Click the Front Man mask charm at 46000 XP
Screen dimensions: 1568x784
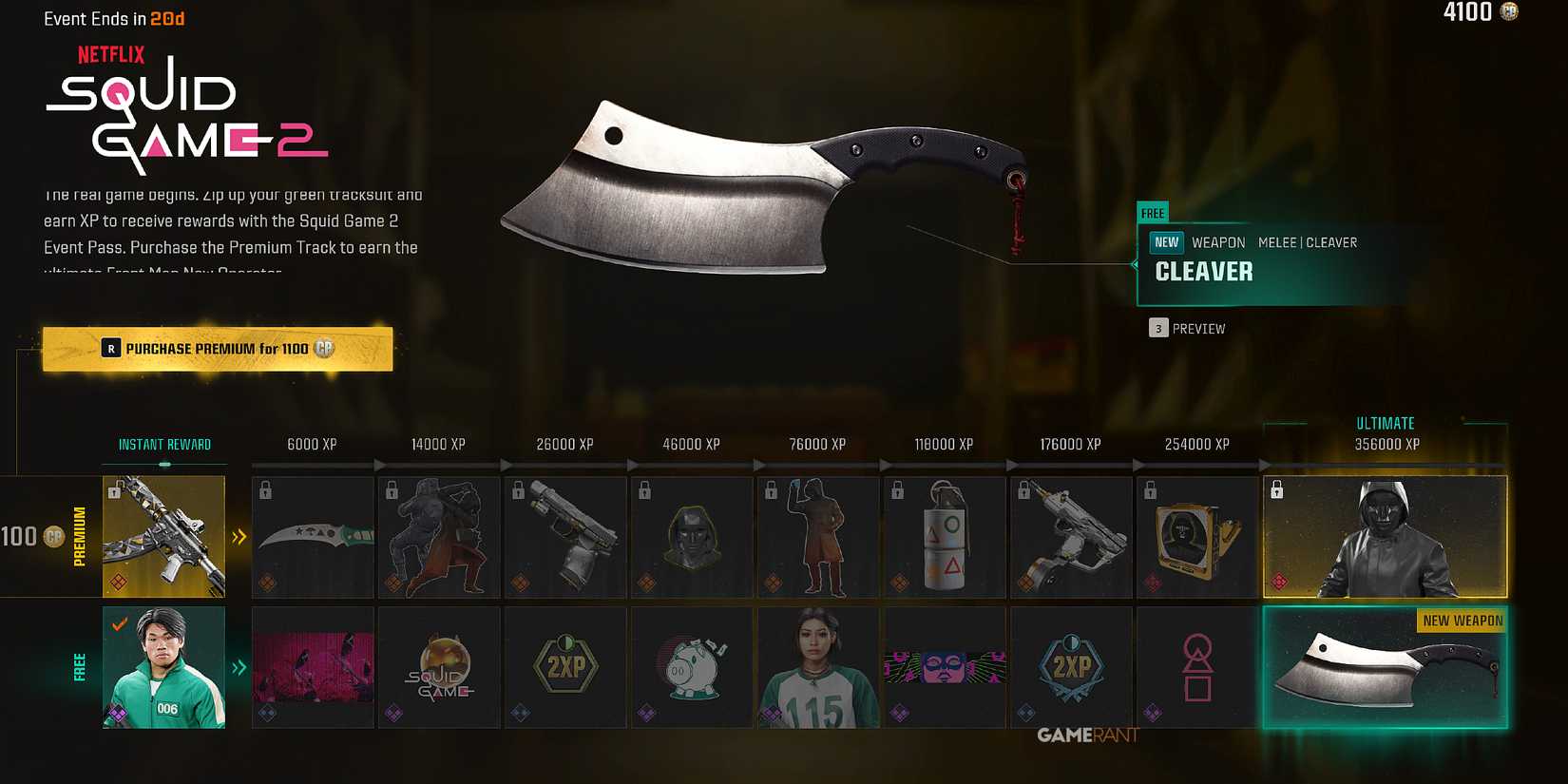[x=692, y=537]
